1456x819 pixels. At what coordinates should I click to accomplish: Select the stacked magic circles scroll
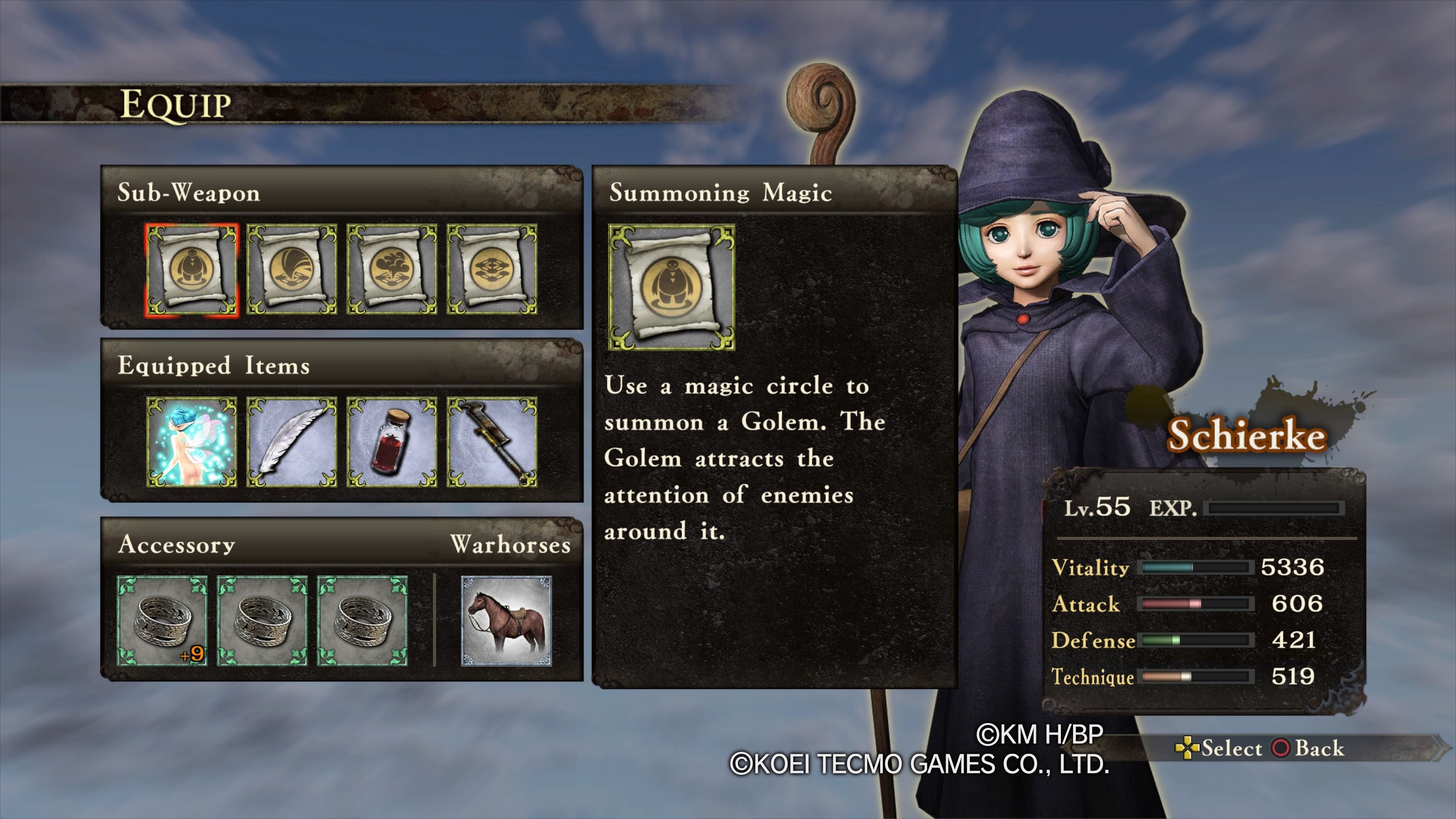(492, 270)
